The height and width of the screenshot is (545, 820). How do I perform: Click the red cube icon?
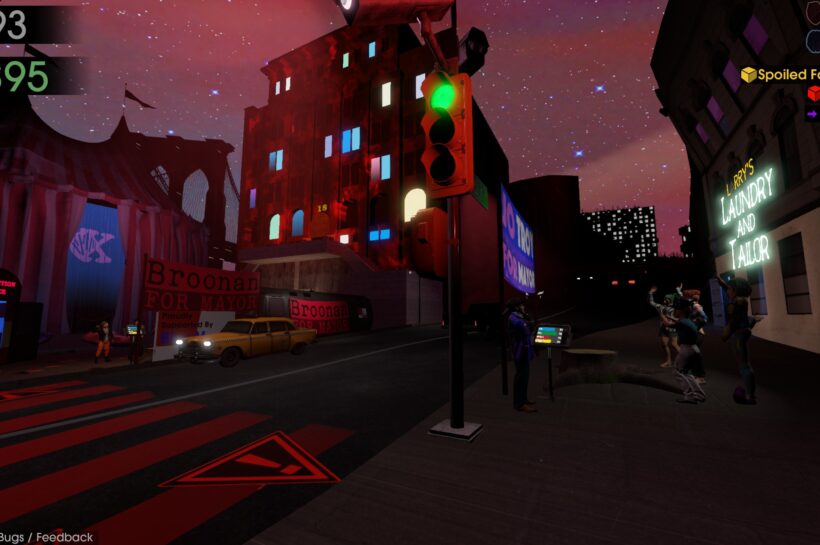(813, 94)
